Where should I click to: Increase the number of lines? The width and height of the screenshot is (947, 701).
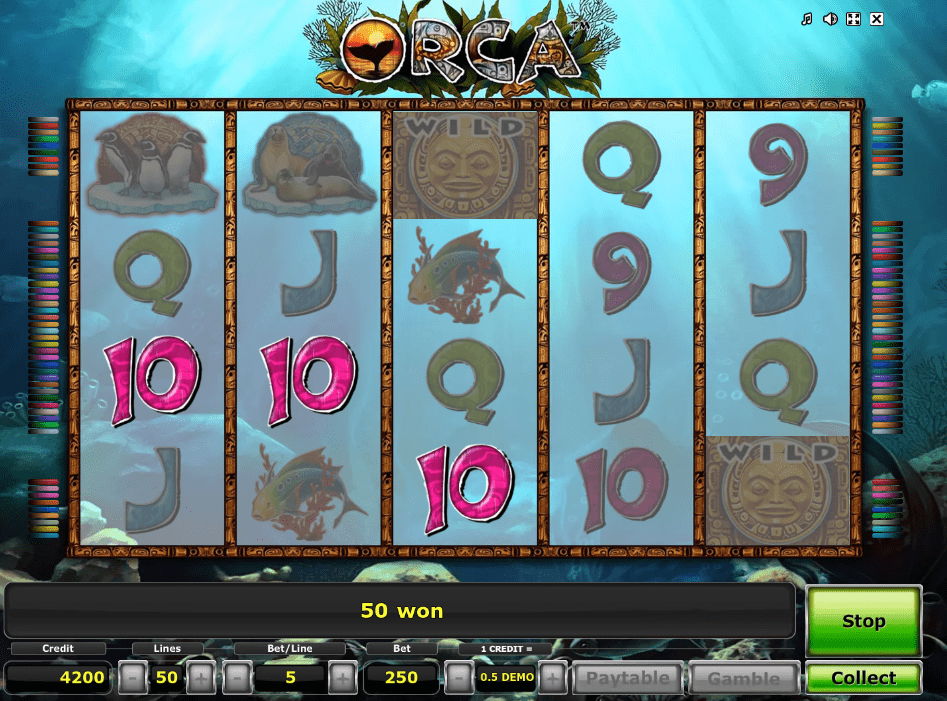(x=201, y=678)
